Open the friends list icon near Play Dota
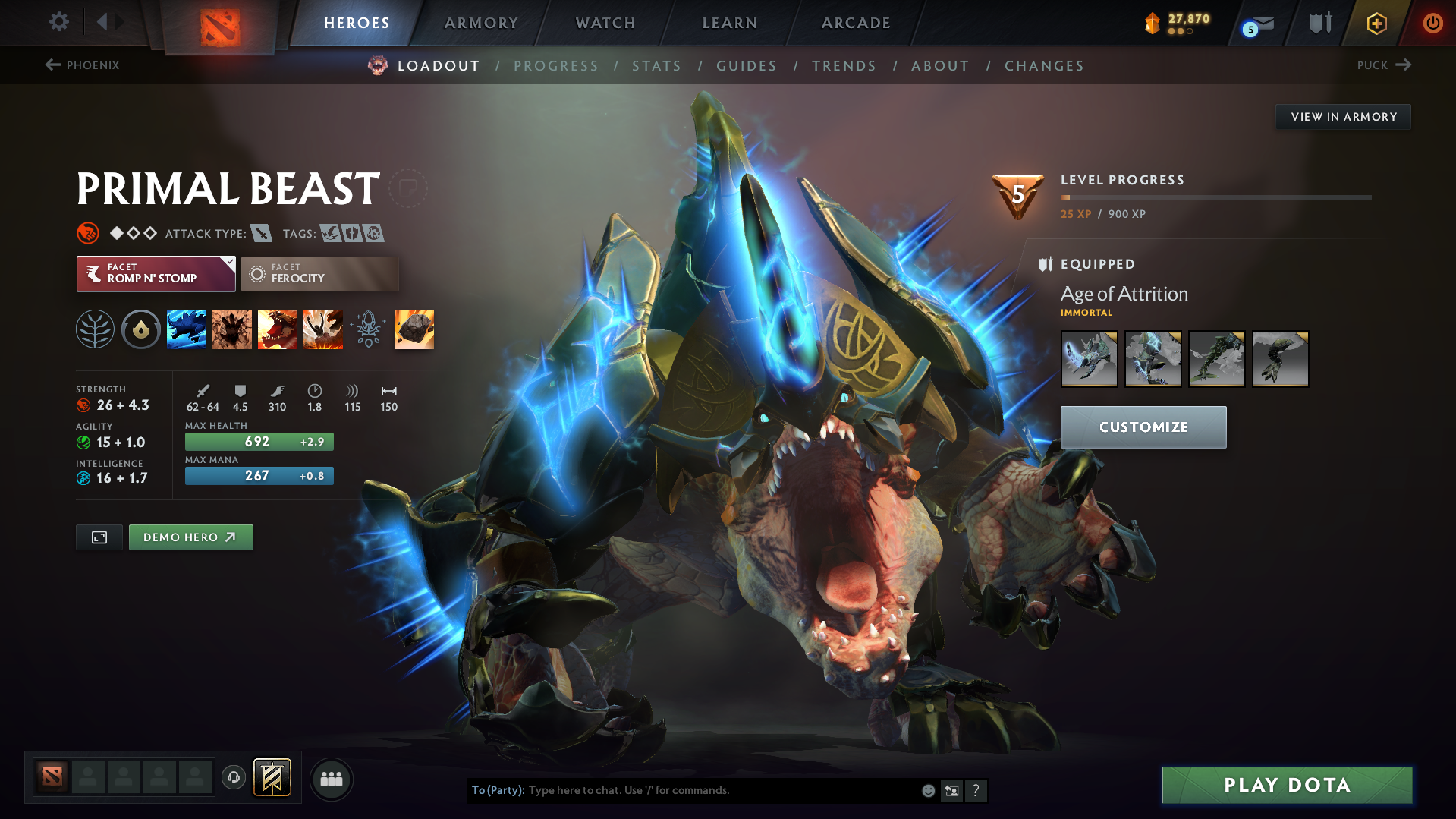Image resolution: width=1456 pixels, height=819 pixels. tap(331, 779)
